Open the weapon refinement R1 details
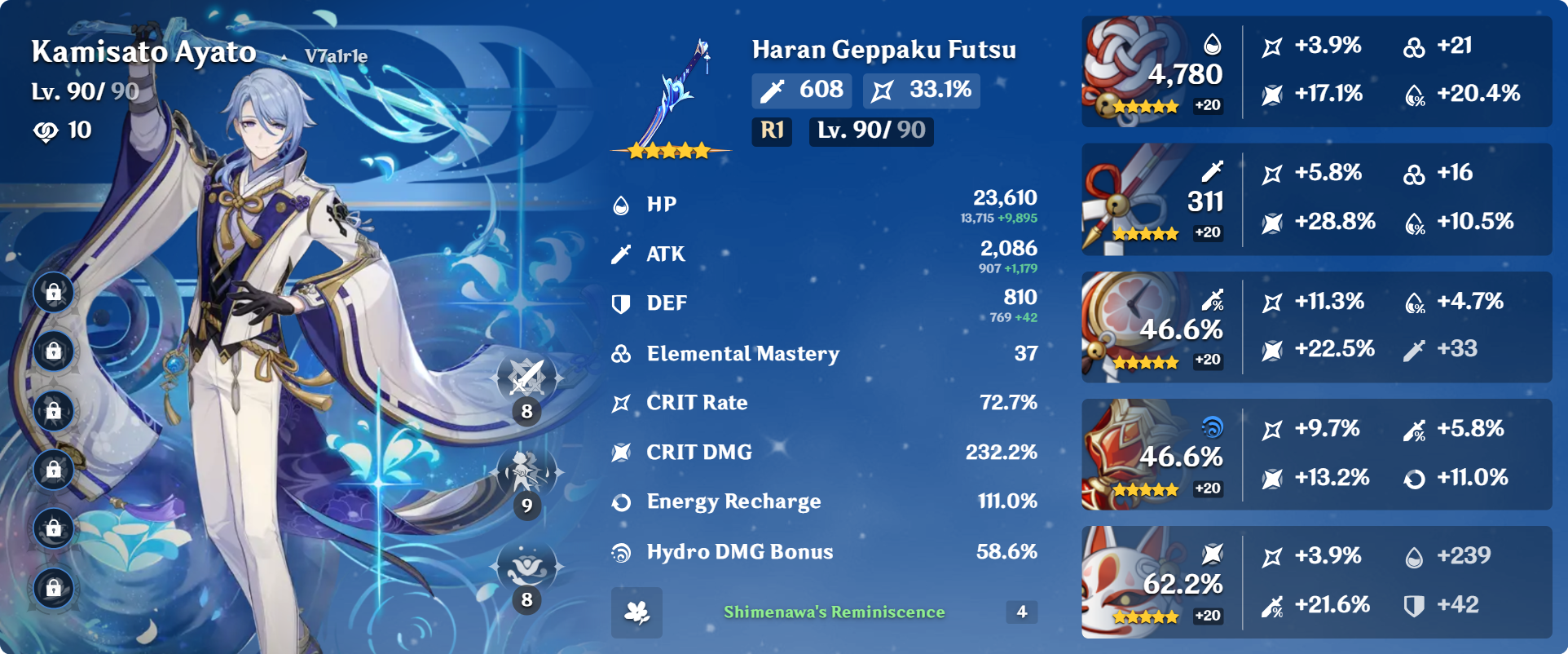Image resolution: width=1568 pixels, height=654 pixels. click(x=771, y=131)
